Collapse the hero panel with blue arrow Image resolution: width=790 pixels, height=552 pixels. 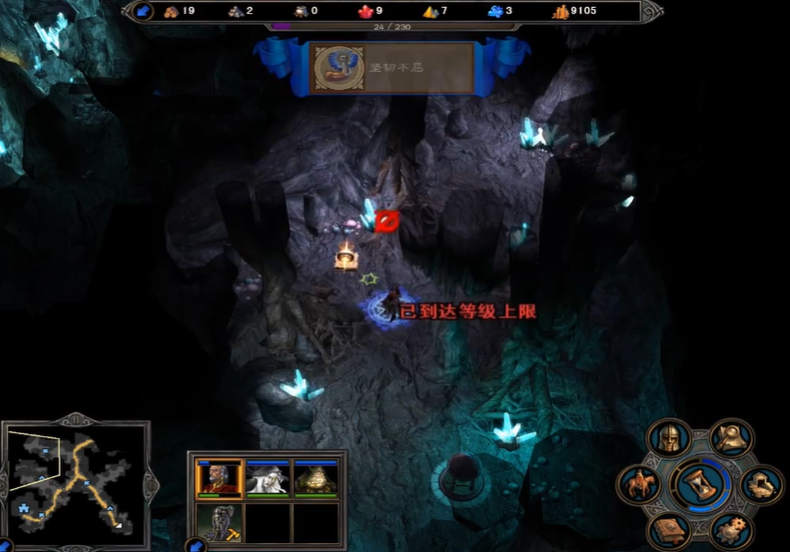tap(196, 545)
